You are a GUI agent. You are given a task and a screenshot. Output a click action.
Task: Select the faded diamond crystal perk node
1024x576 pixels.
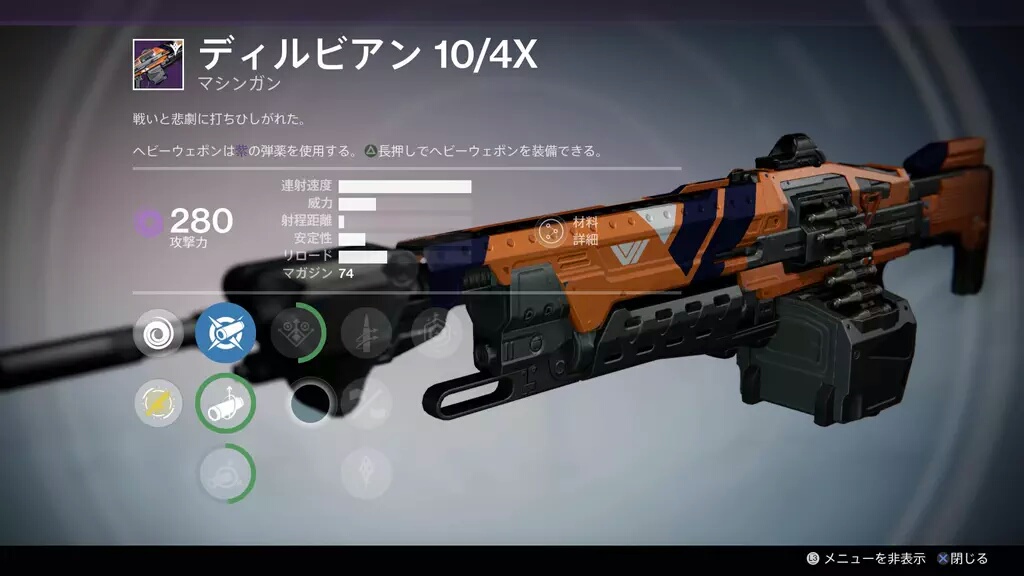(365, 472)
